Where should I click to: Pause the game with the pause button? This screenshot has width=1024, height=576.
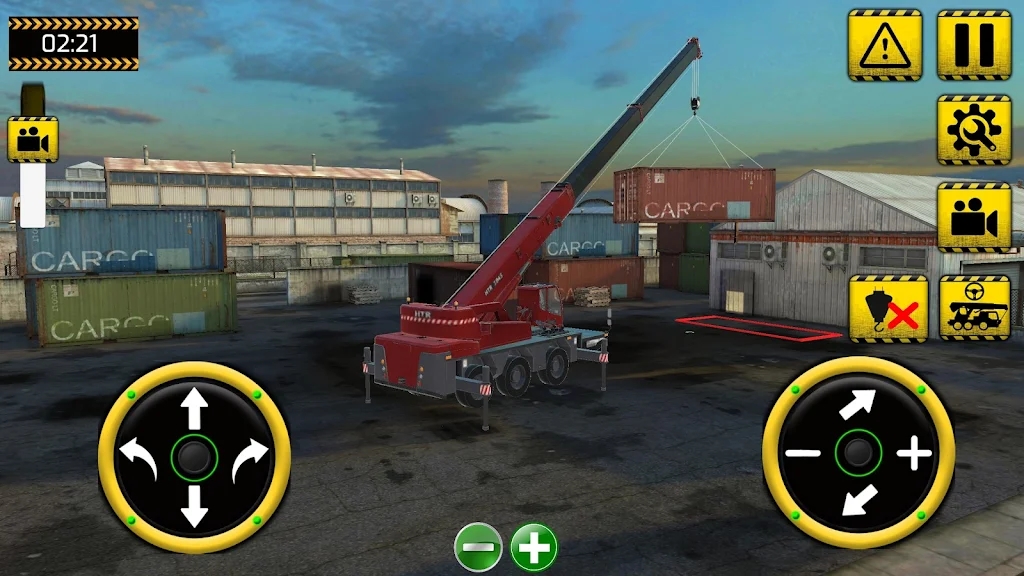point(973,45)
